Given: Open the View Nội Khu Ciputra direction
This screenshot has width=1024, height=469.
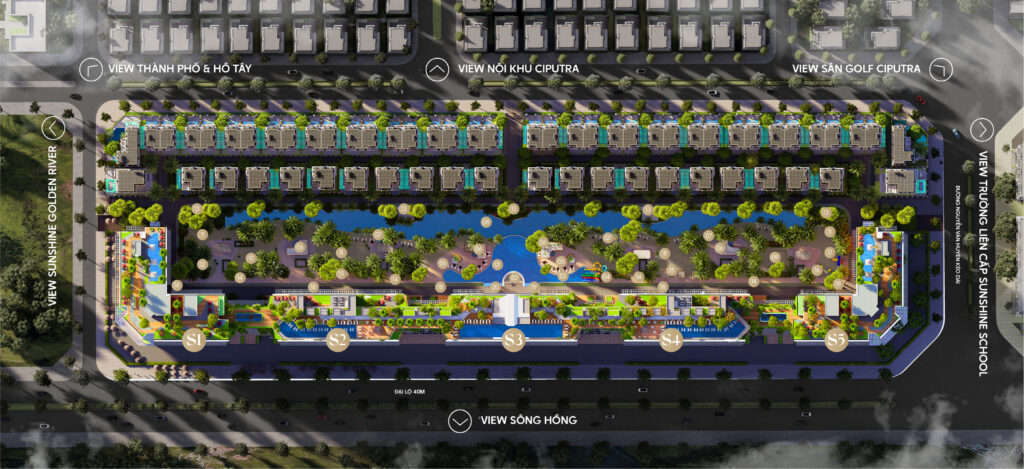Looking at the screenshot, I should click(437, 68).
